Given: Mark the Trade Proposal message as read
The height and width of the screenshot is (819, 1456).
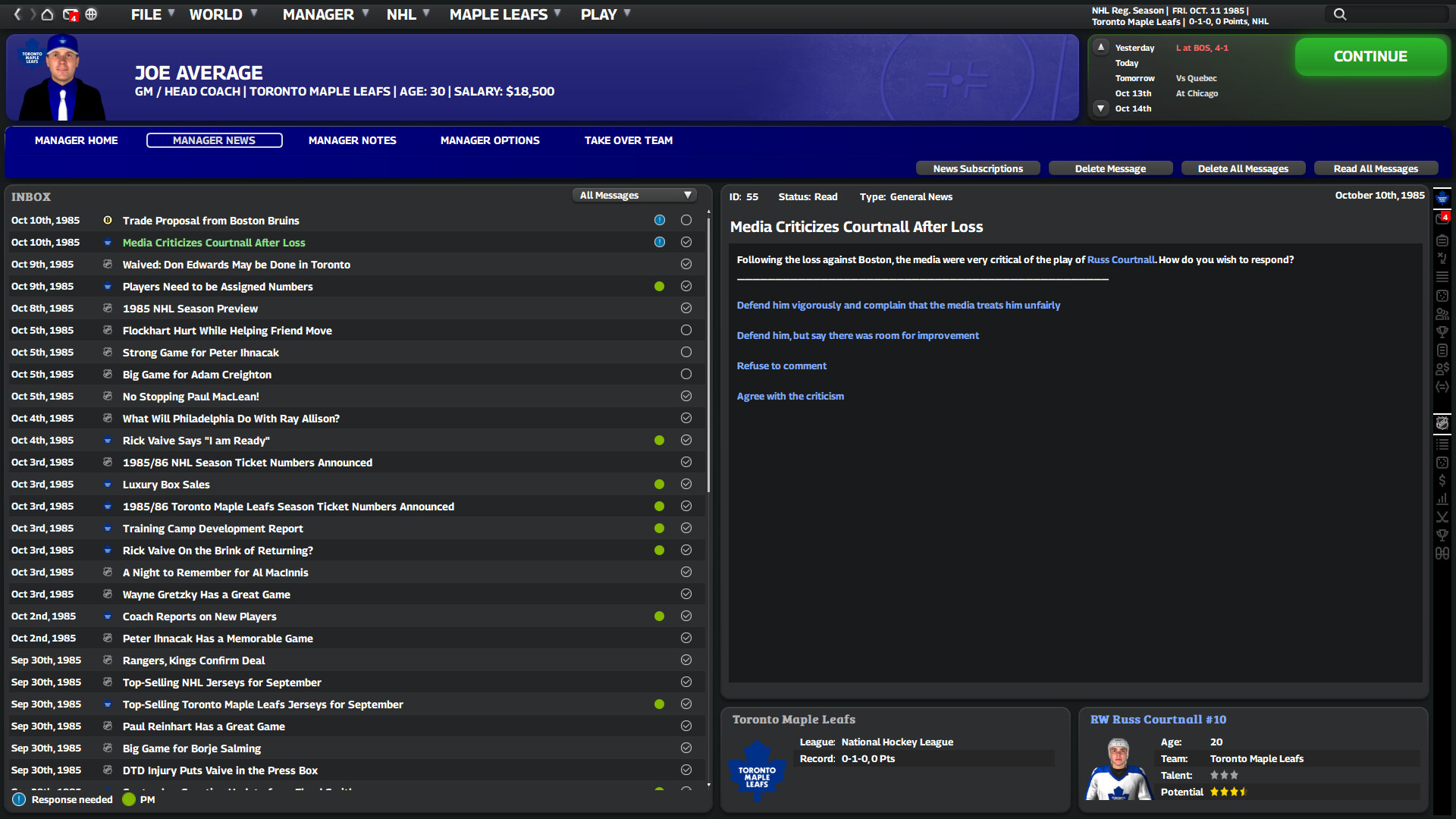Looking at the screenshot, I should pos(686,220).
